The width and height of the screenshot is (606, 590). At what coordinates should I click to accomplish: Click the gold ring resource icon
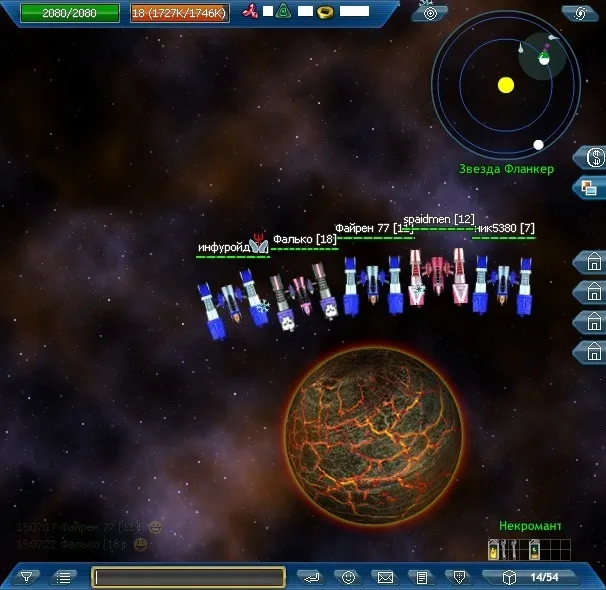(x=324, y=12)
